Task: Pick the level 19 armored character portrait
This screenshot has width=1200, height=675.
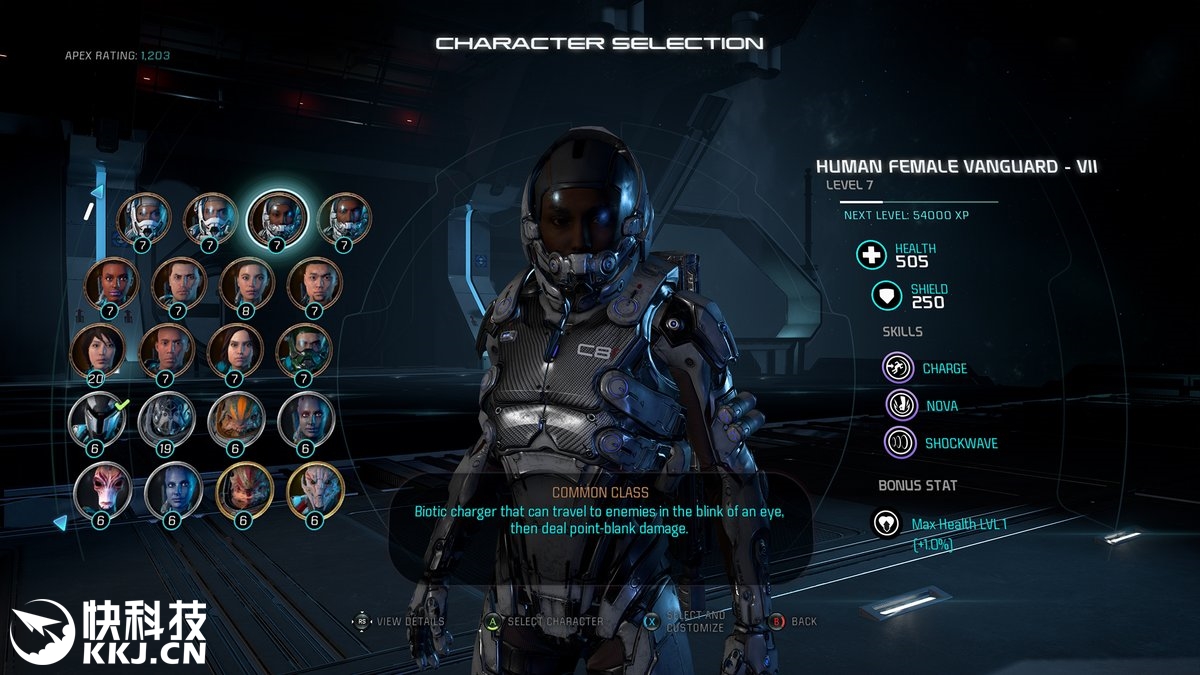Action: pyautogui.click(x=165, y=419)
